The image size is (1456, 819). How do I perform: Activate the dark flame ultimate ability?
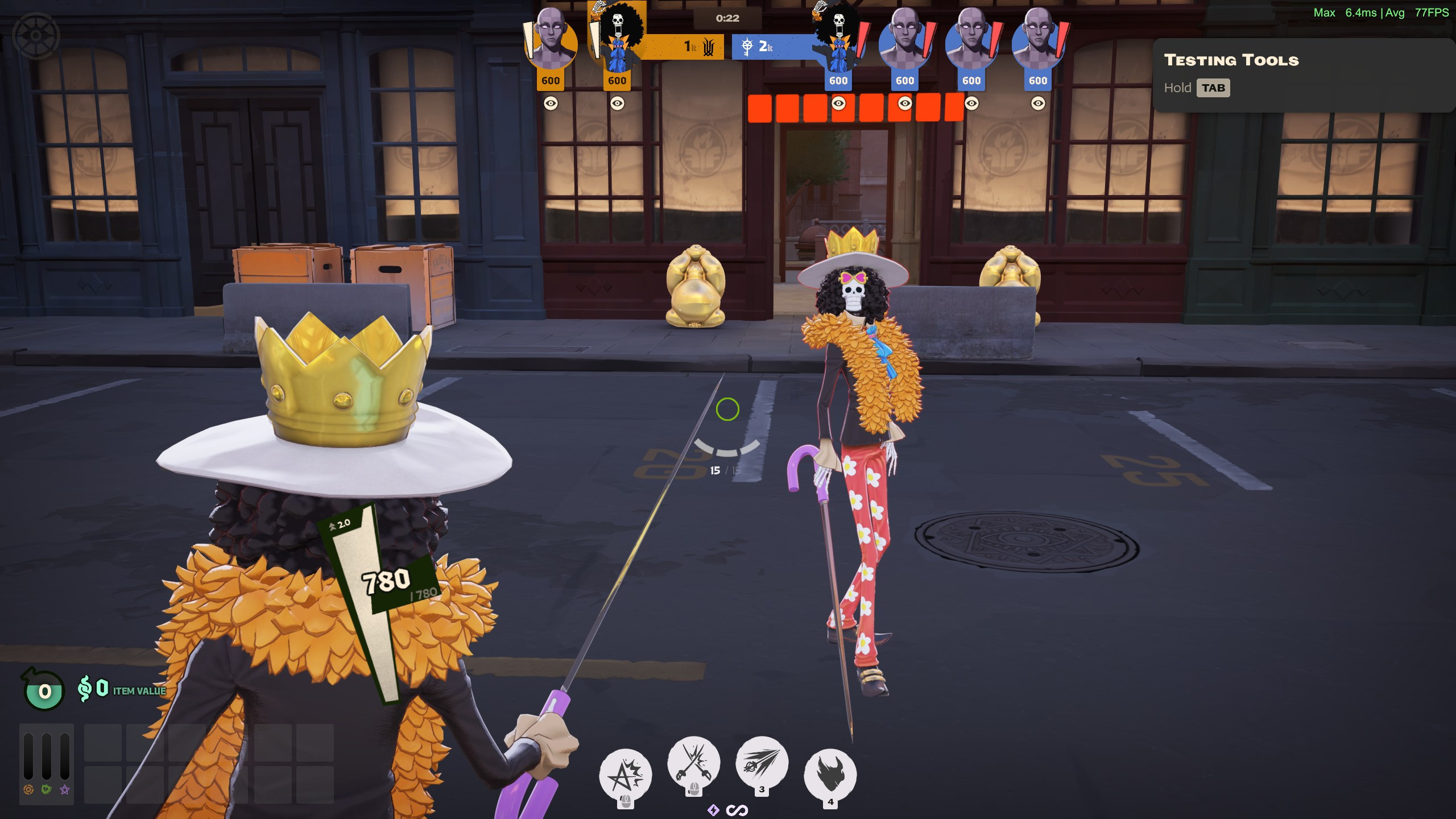[x=830, y=775]
